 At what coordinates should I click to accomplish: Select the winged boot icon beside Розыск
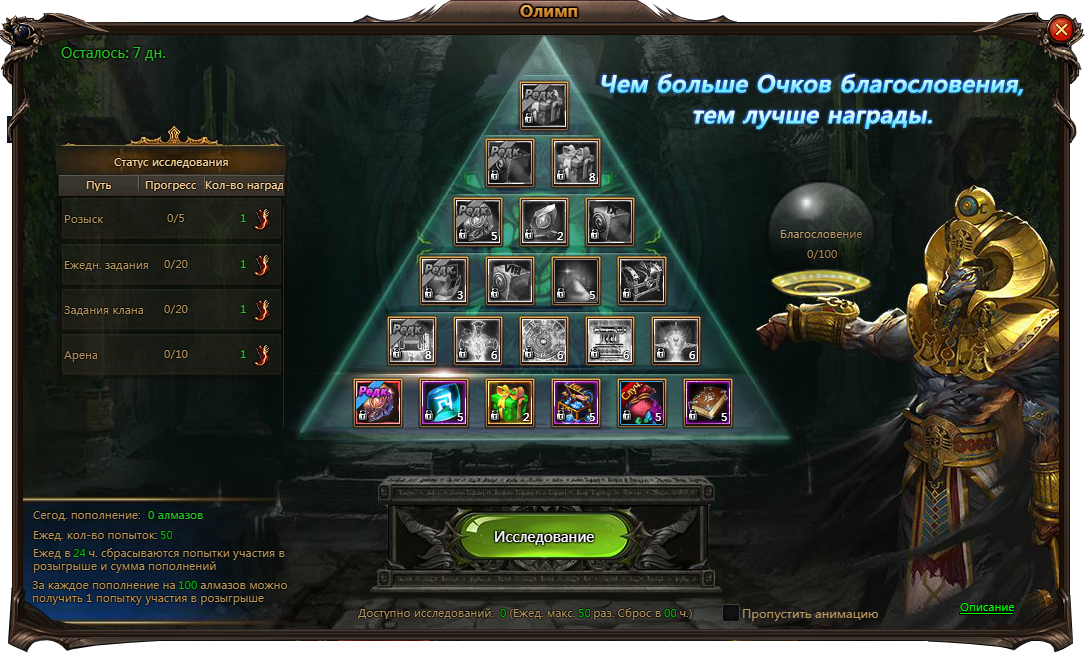tap(263, 219)
